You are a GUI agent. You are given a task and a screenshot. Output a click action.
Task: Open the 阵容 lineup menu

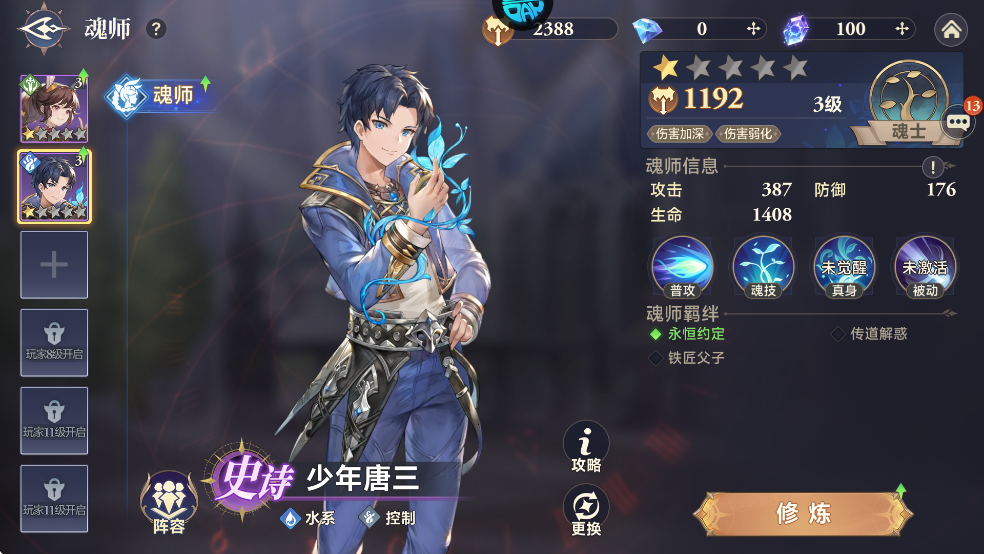click(x=168, y=502)
